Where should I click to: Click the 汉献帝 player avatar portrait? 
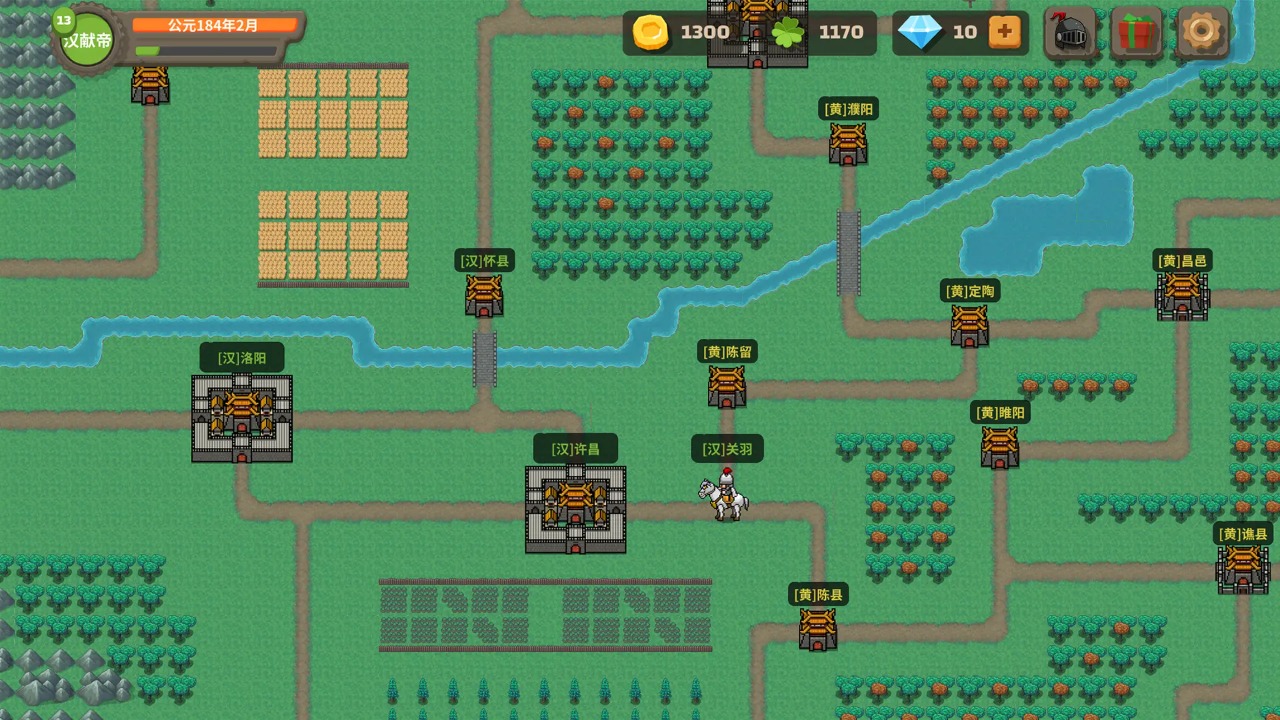click(x=86, y=38)
